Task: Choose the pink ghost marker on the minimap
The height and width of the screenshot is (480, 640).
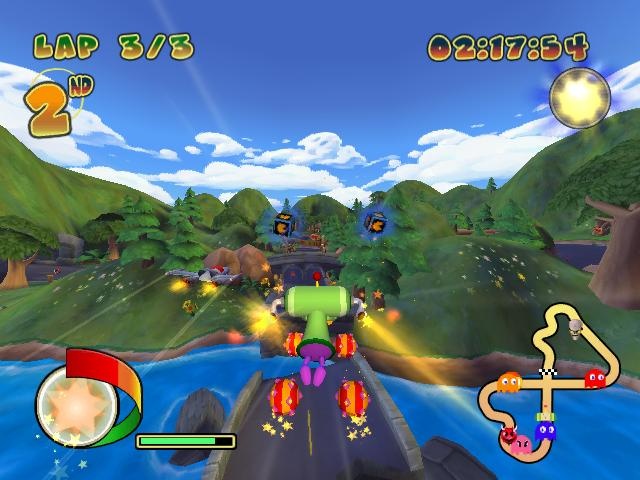Action: click(x=522, y=444)
